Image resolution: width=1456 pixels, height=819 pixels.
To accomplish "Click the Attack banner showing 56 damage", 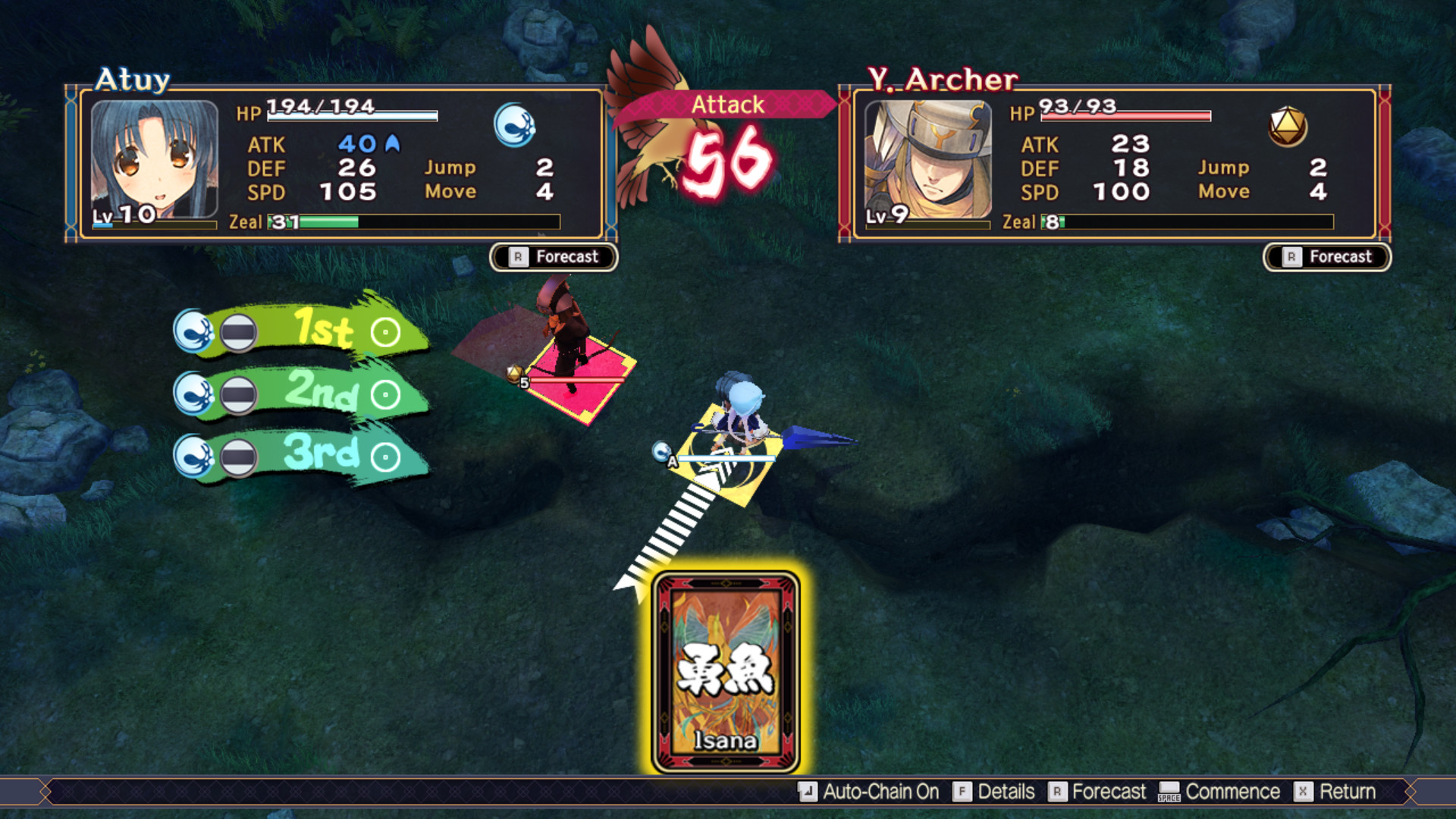I will coord(725,105).
